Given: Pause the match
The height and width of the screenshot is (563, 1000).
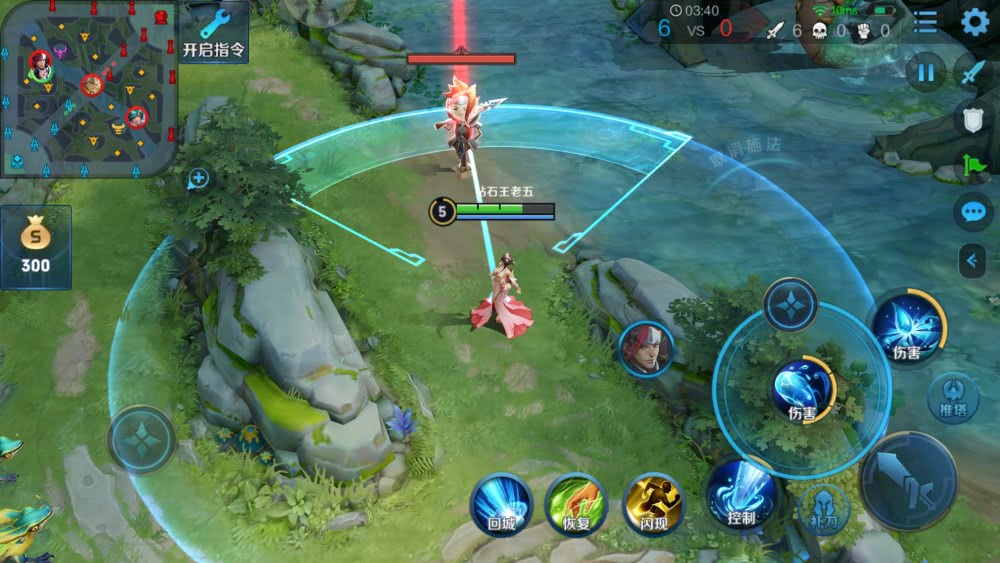Looking at the screenshot, I should click(x=926, y=72).
